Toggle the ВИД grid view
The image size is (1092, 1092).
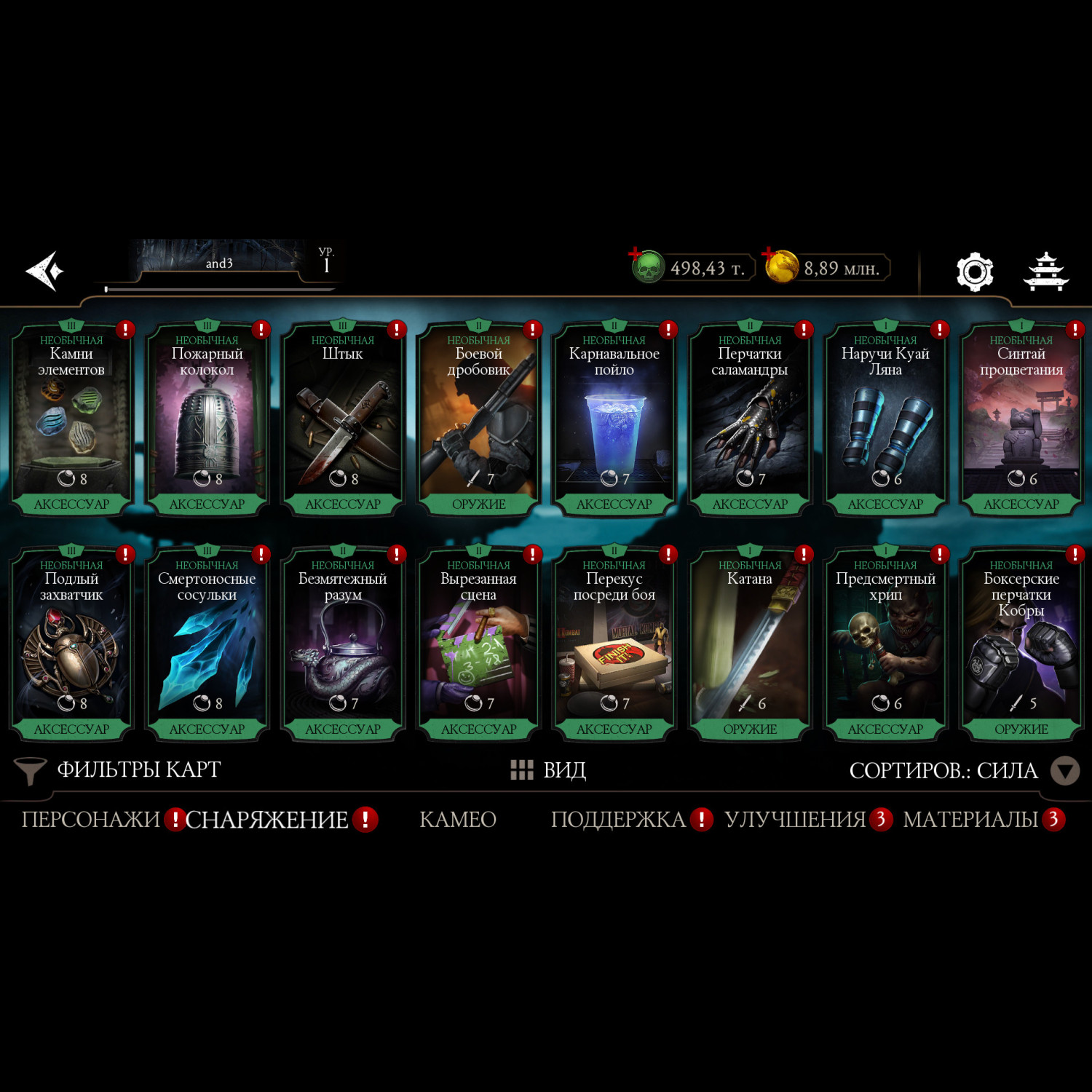[x=548, y=770]
